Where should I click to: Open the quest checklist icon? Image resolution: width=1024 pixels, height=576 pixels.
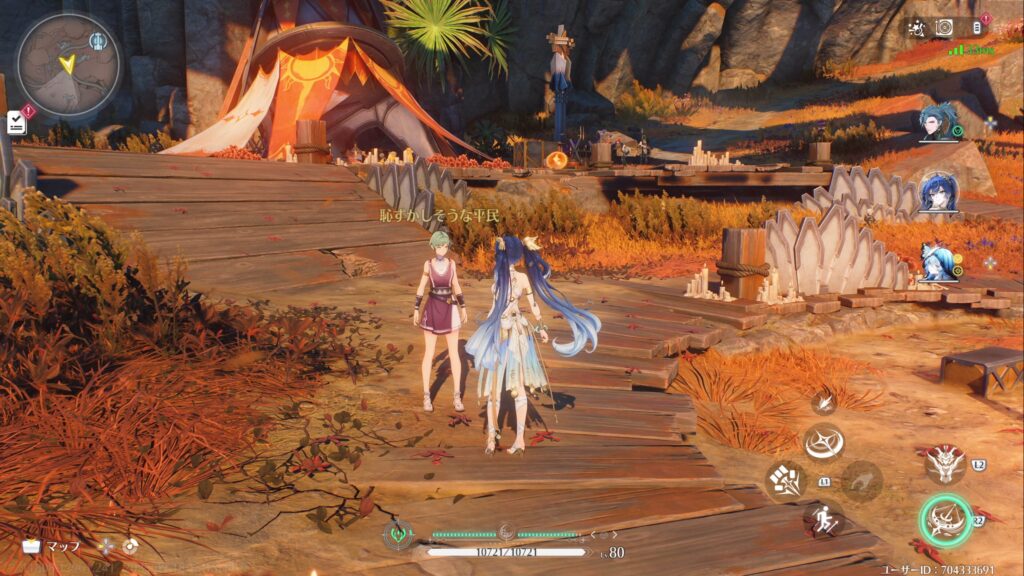click(16, 122)
